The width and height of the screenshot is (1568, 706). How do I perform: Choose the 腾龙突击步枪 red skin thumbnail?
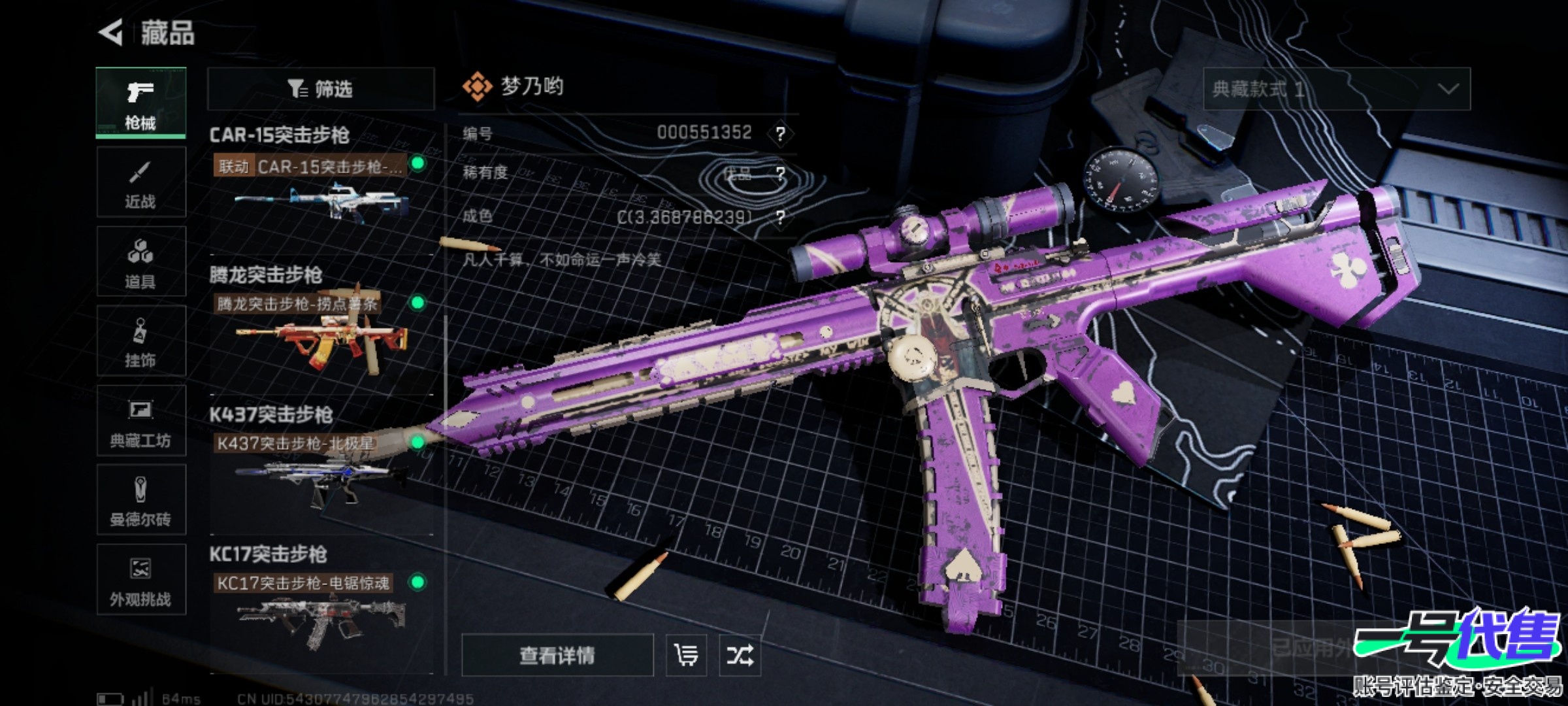[x=321, y=339]
